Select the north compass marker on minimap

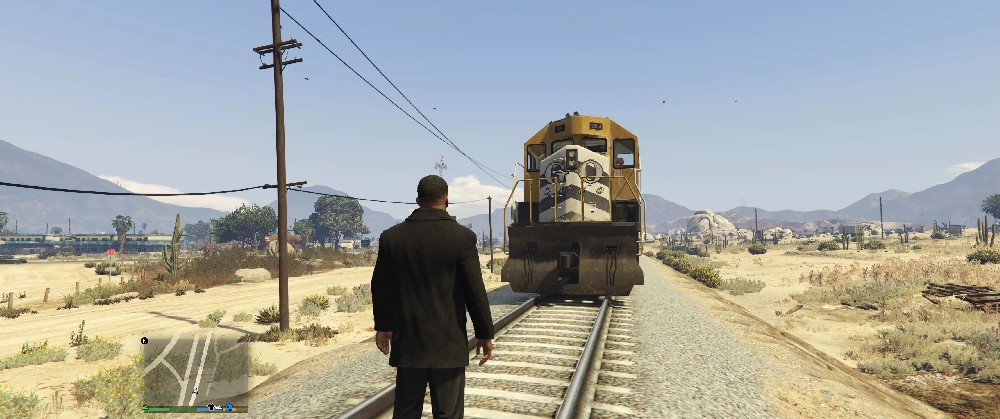pos(144,340)
